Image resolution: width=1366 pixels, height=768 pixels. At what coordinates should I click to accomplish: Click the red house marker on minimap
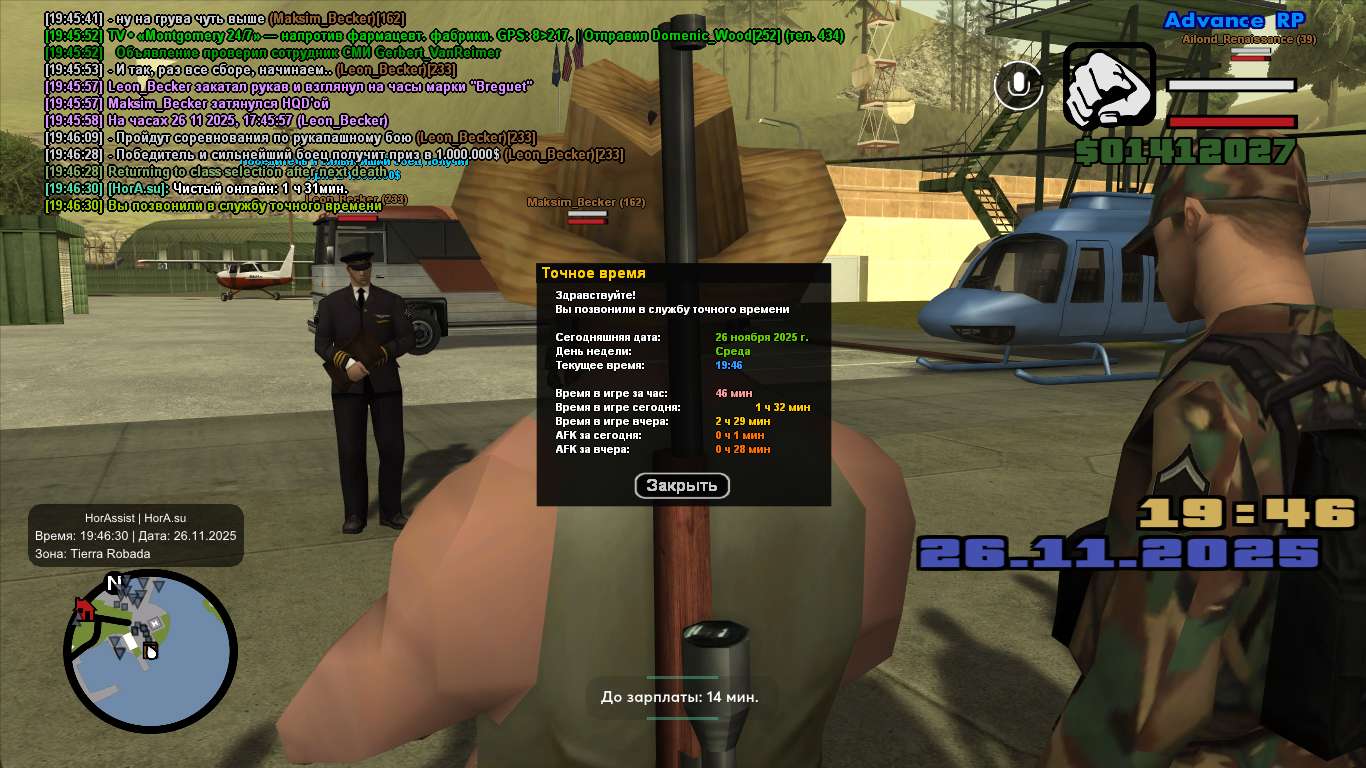click(85, 609)
